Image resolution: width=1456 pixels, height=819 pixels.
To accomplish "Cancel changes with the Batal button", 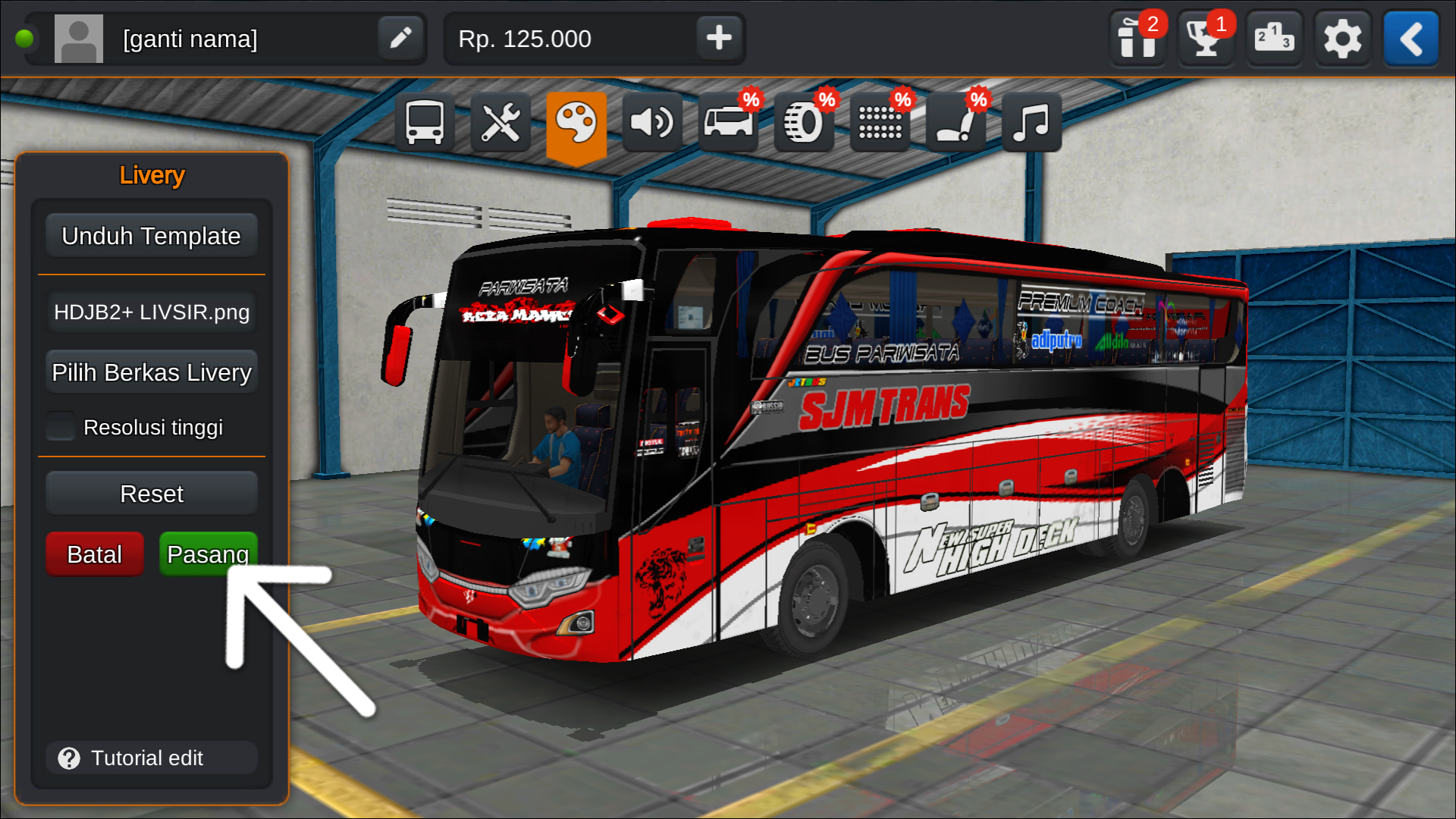I will (94, 554).
